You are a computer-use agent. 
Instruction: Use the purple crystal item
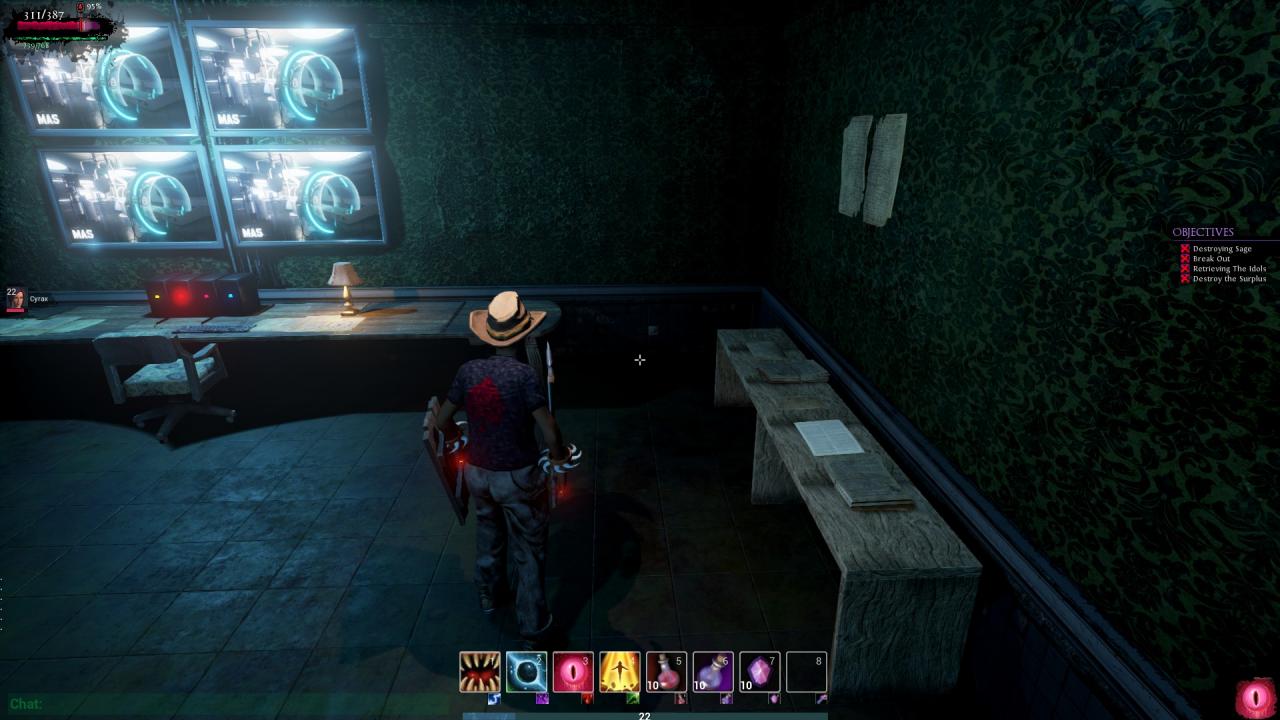[x=759, y=672]
